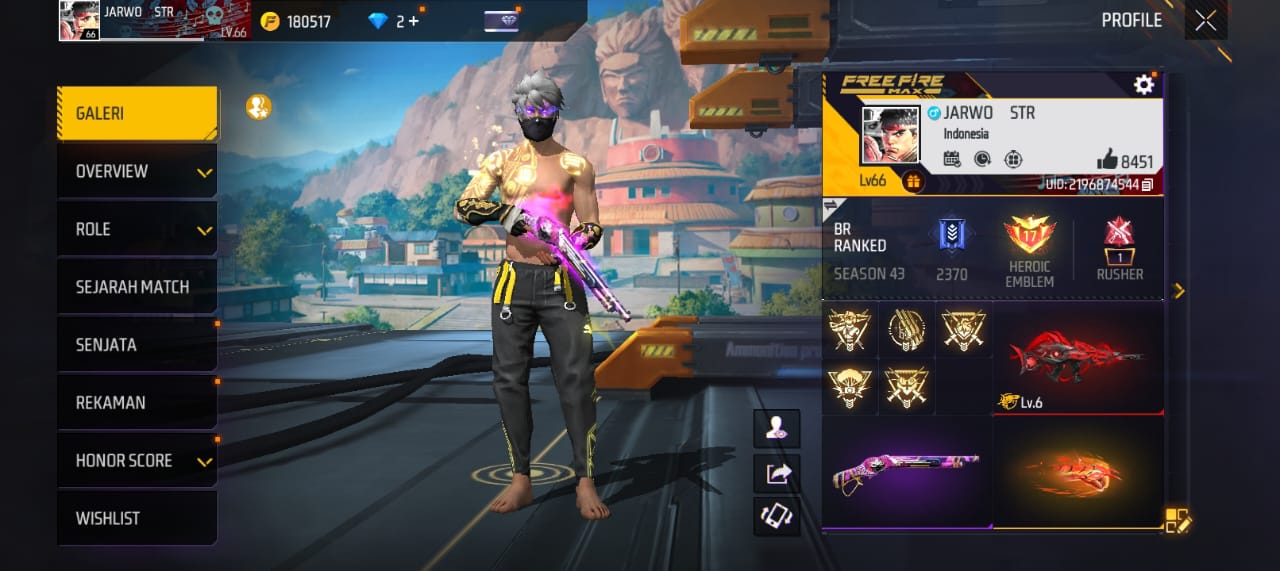Edit gallery layout with pencil icon

pyautogui.click(x=1177, y=520)
